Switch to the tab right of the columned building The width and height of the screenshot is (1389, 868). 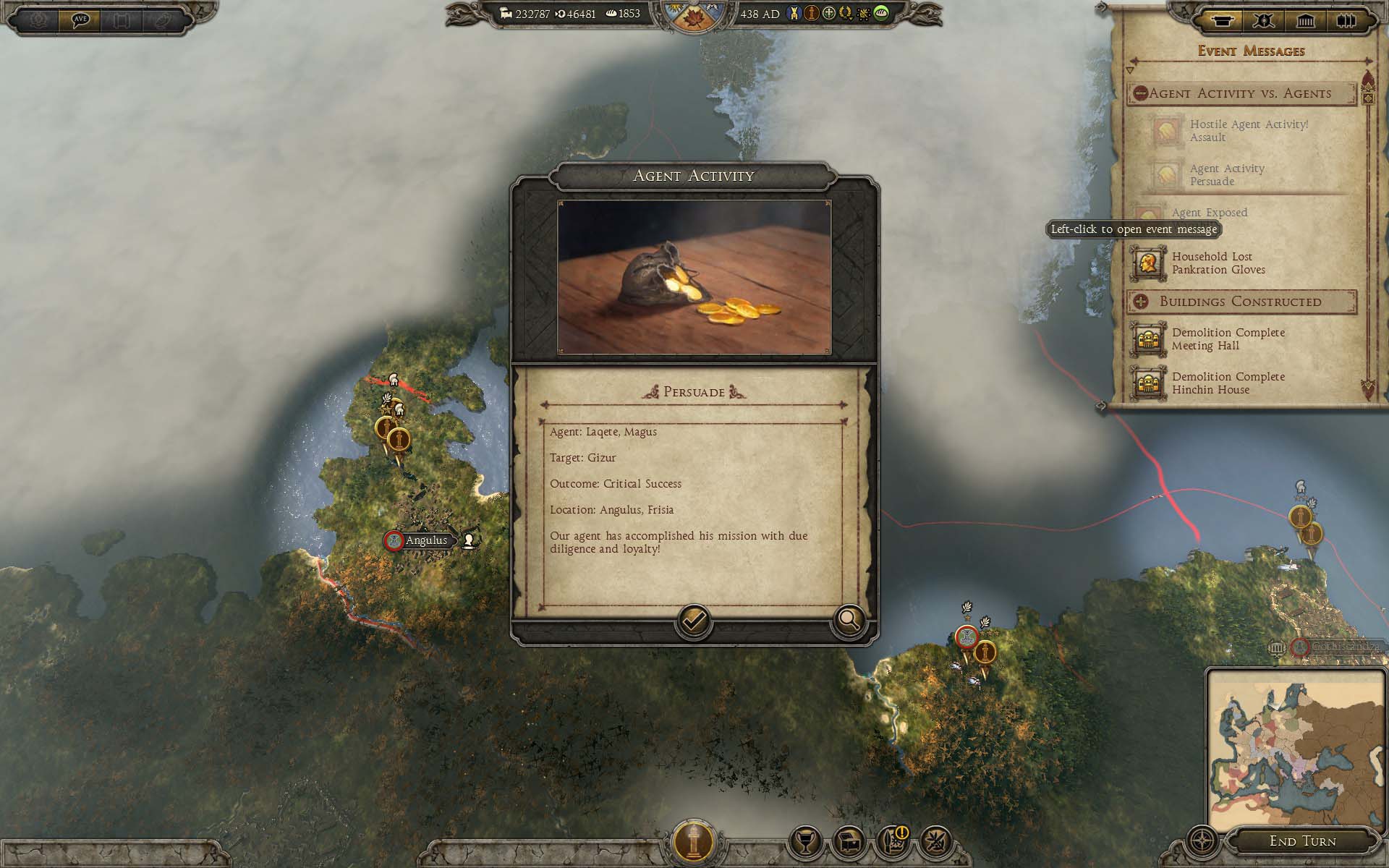click(1346, 21)
